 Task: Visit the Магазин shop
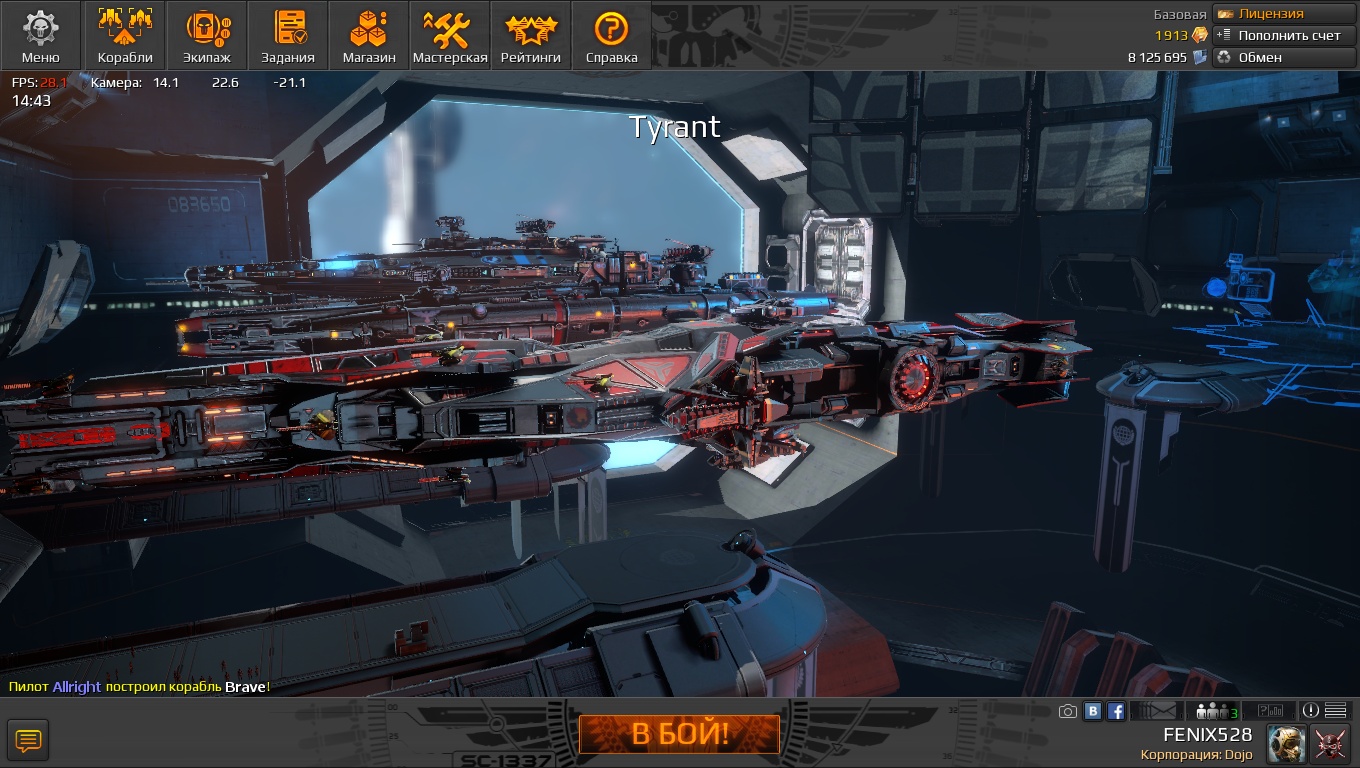369,36
